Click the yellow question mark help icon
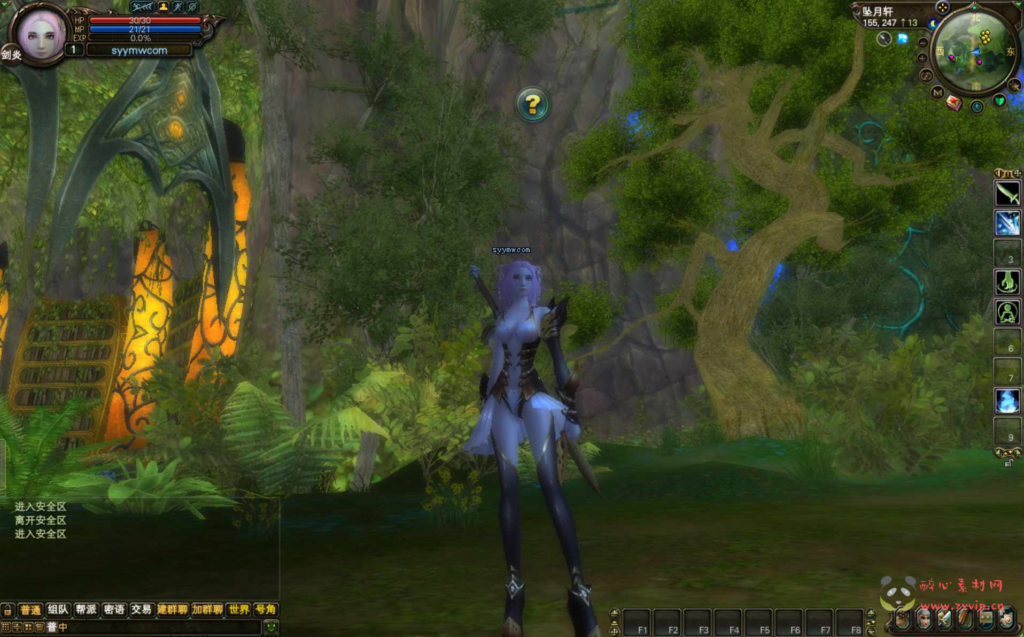Image resolution: width=1024 pixels, height=637 pixels. (532, 103)
